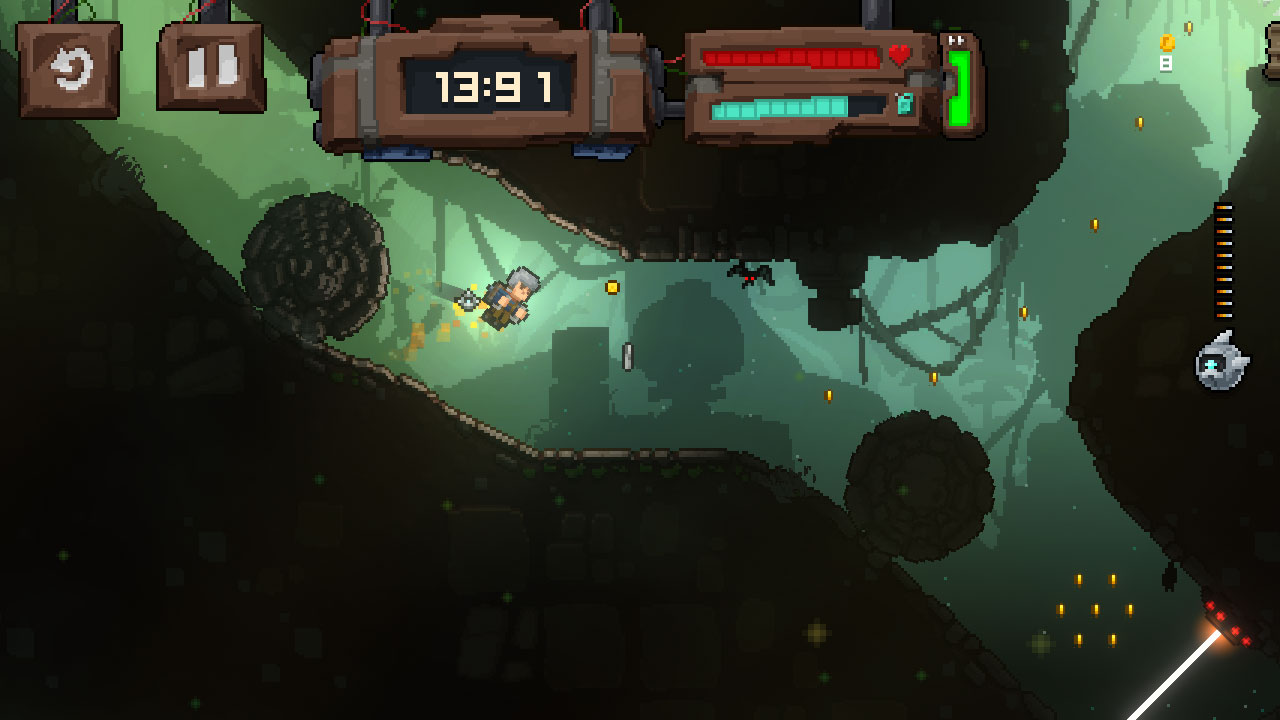Click the flying bat enemy
This screenshot has height=720, width=1280.
748,275
